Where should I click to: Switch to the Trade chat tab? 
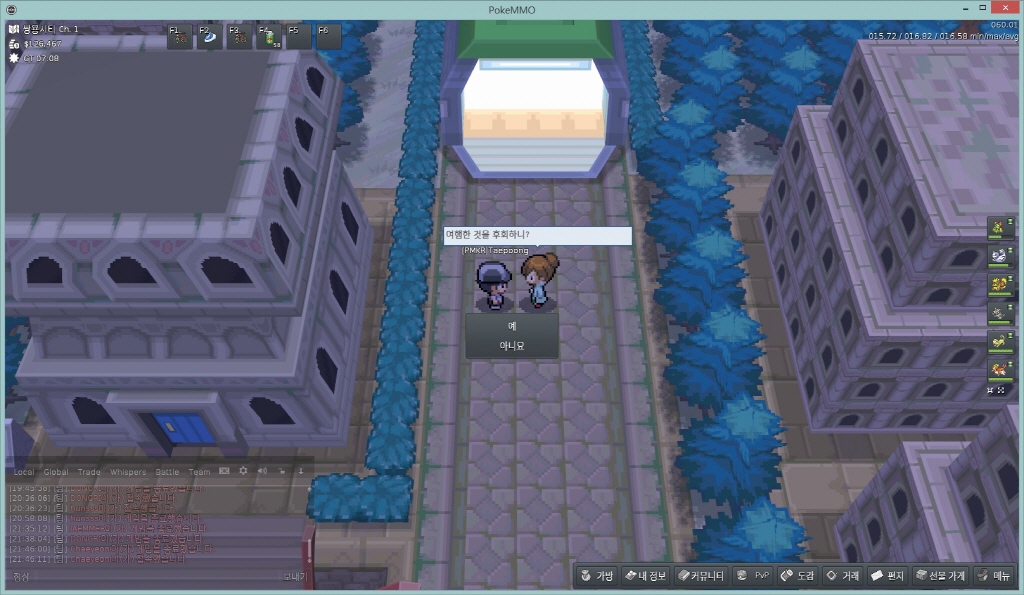point(89,471)
